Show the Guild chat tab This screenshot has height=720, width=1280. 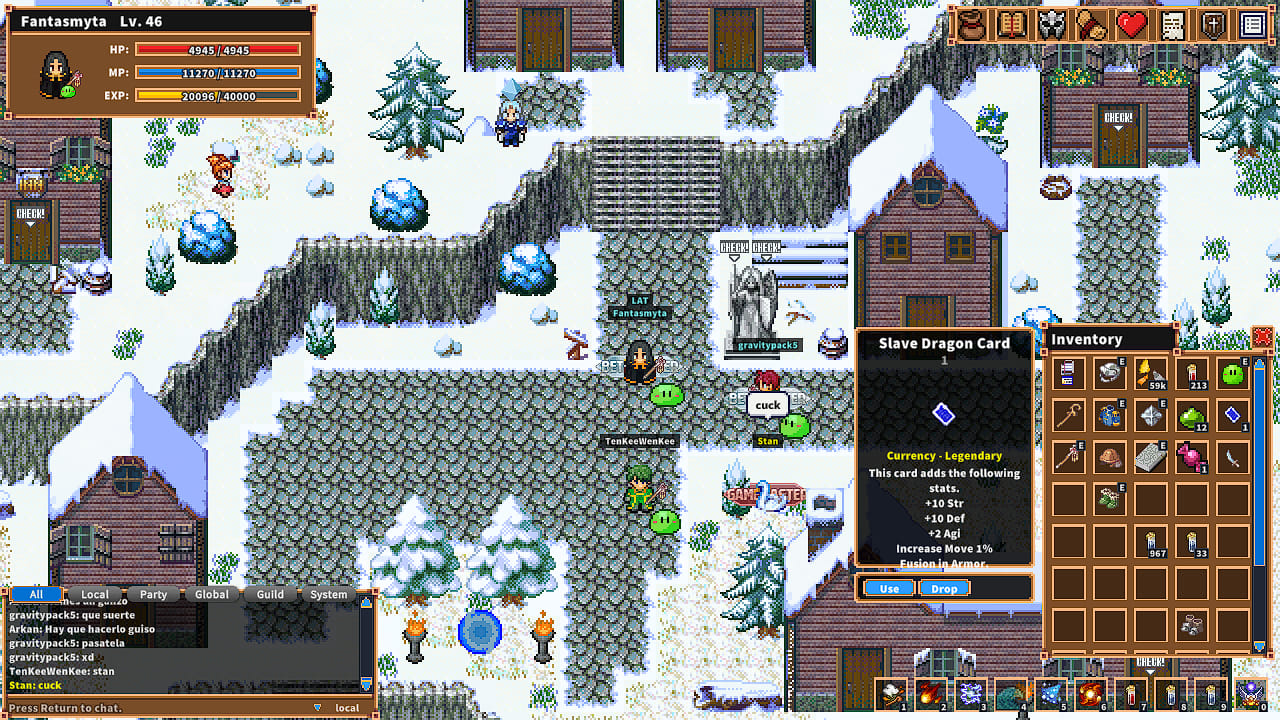(x=270, y=594)
